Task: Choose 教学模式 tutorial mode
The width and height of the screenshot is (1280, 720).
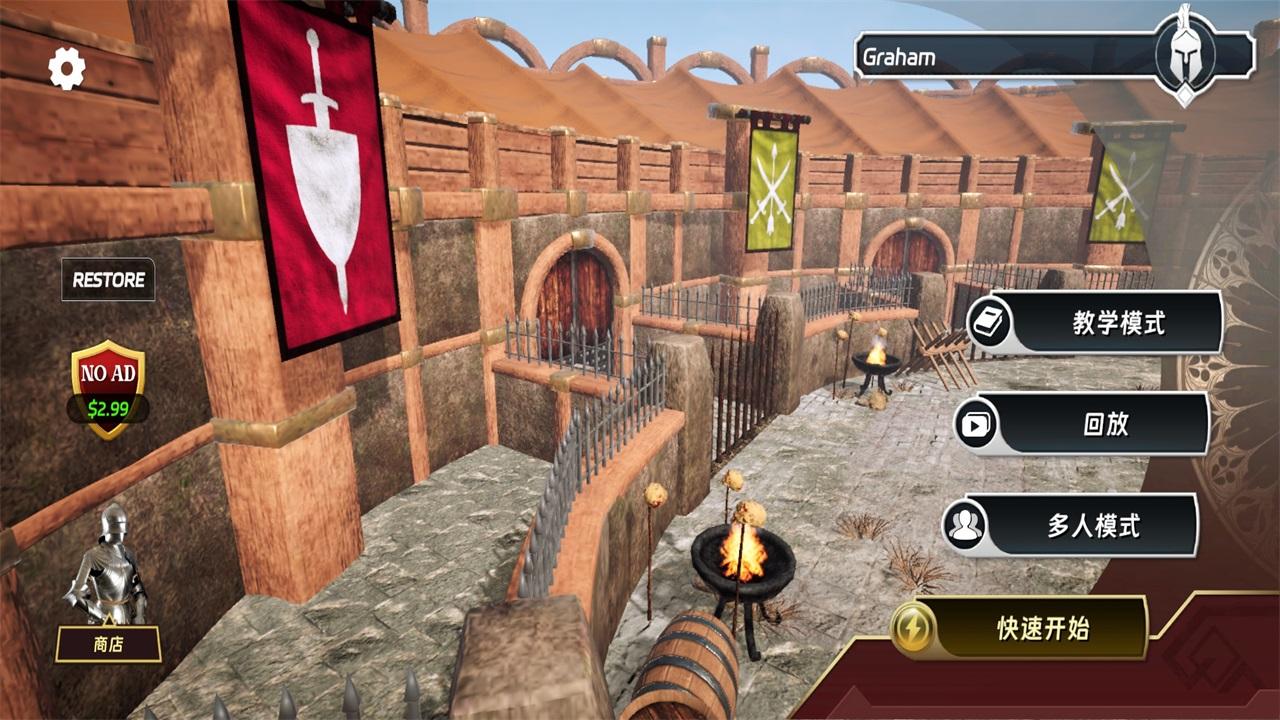Action: coord(1105,322)
